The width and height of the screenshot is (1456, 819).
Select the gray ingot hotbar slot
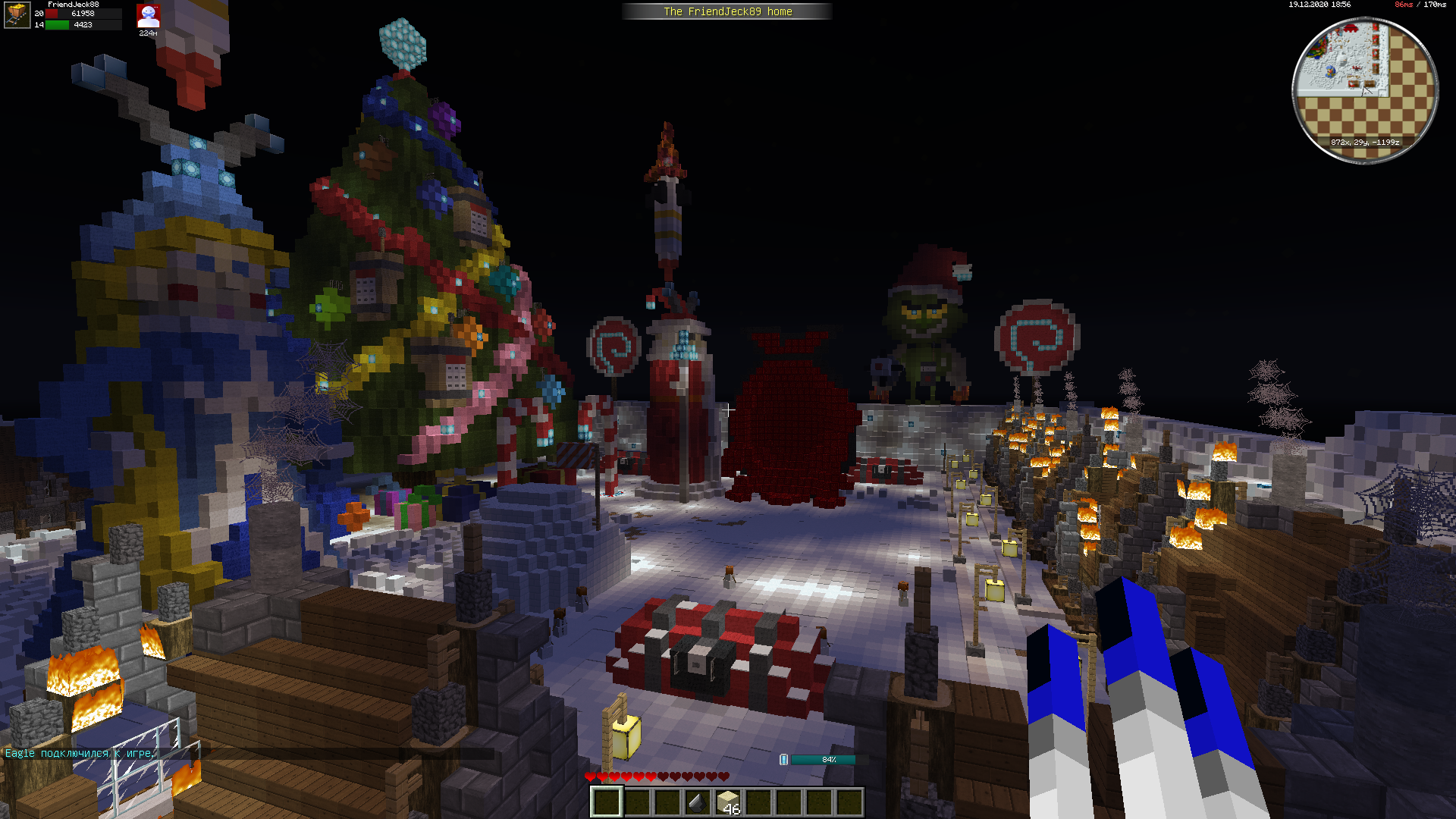point(697,802)
